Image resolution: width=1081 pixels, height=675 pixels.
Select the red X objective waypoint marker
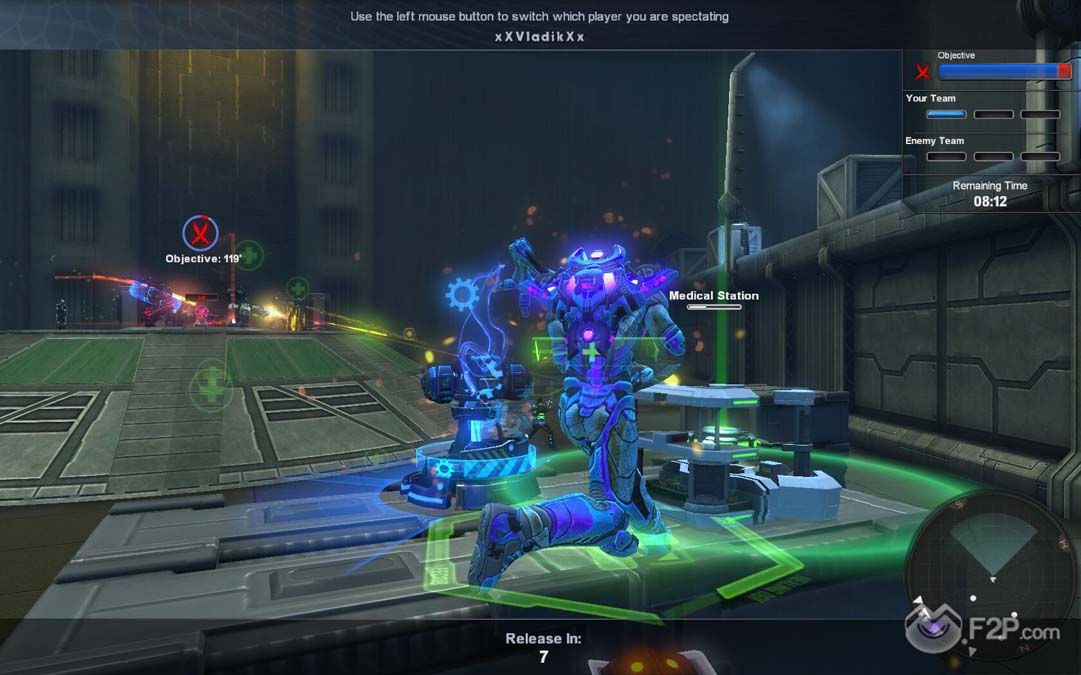click(200, 234)
